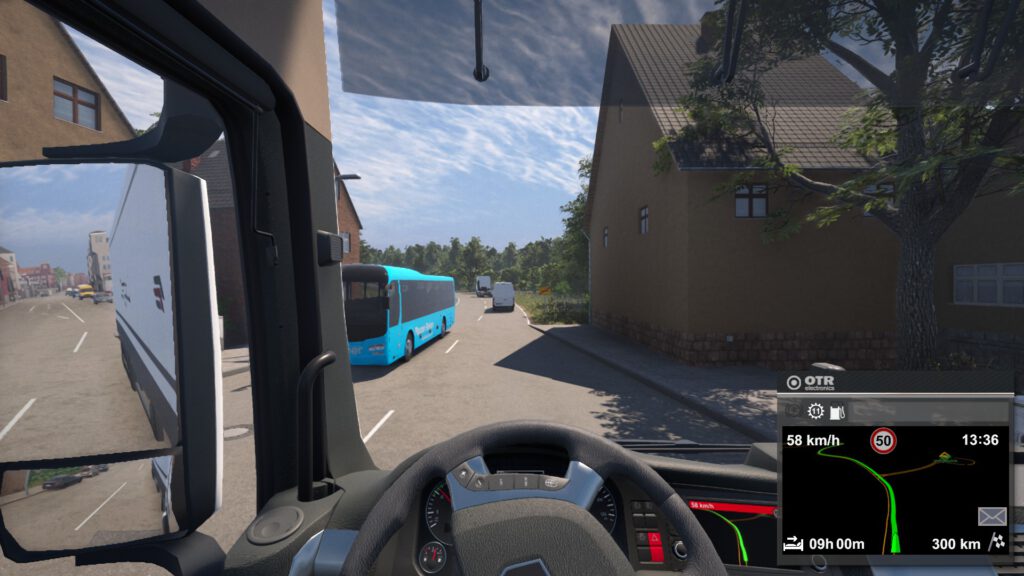Select the fuel pump icon

pos(838,411)
